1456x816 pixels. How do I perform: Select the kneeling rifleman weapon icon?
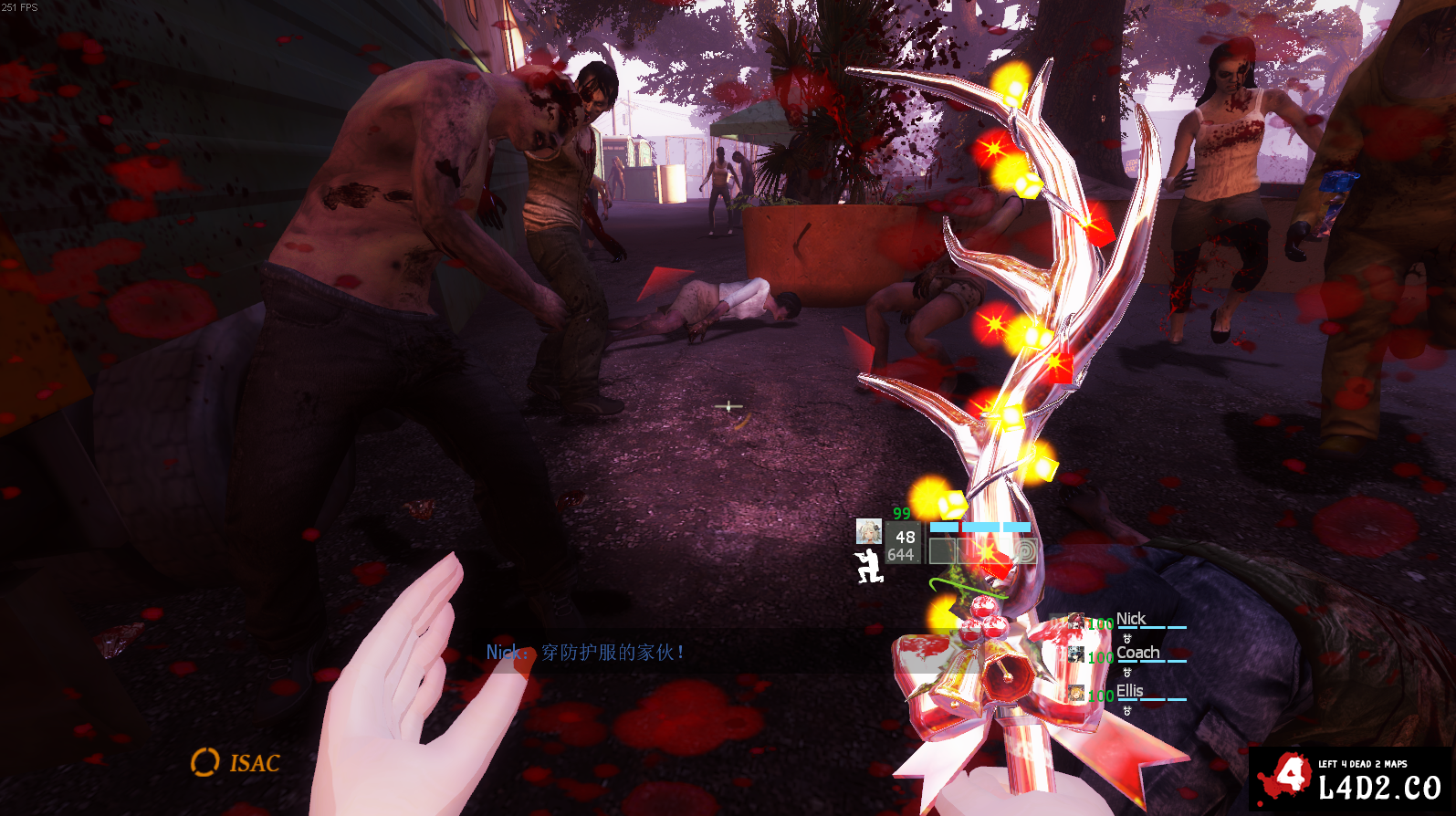(x=868, y=566)
